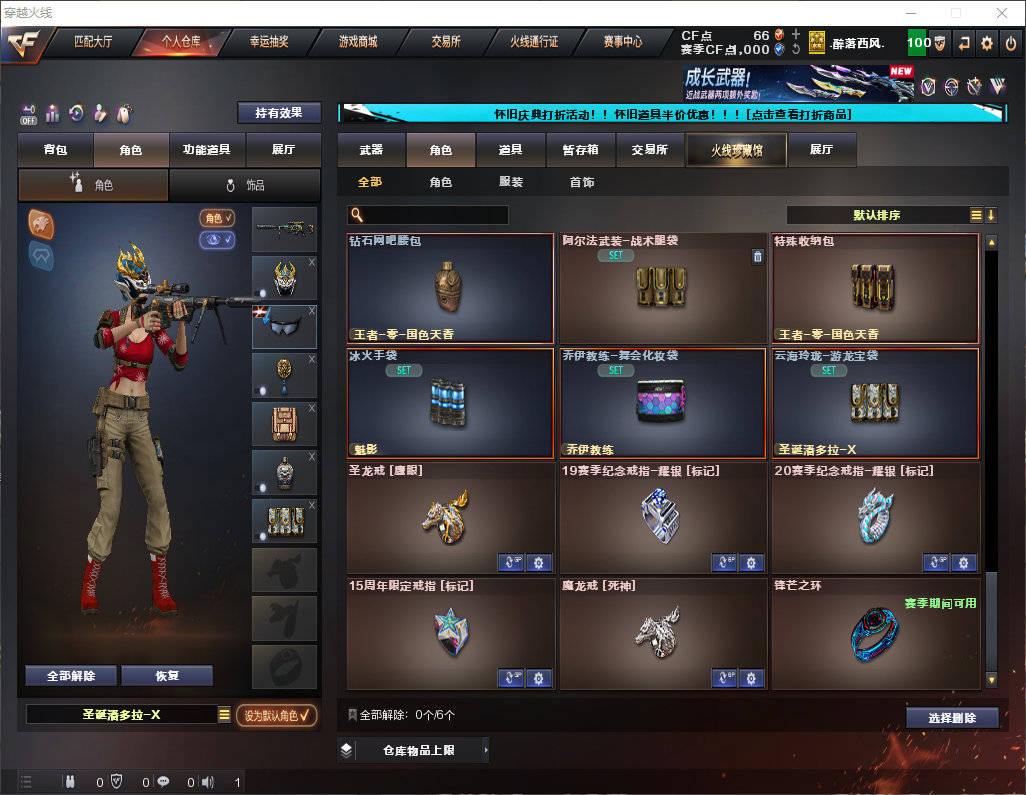Focus the item search box
Viewport: 1026px width, 795px height.
[x=434, y=215]
